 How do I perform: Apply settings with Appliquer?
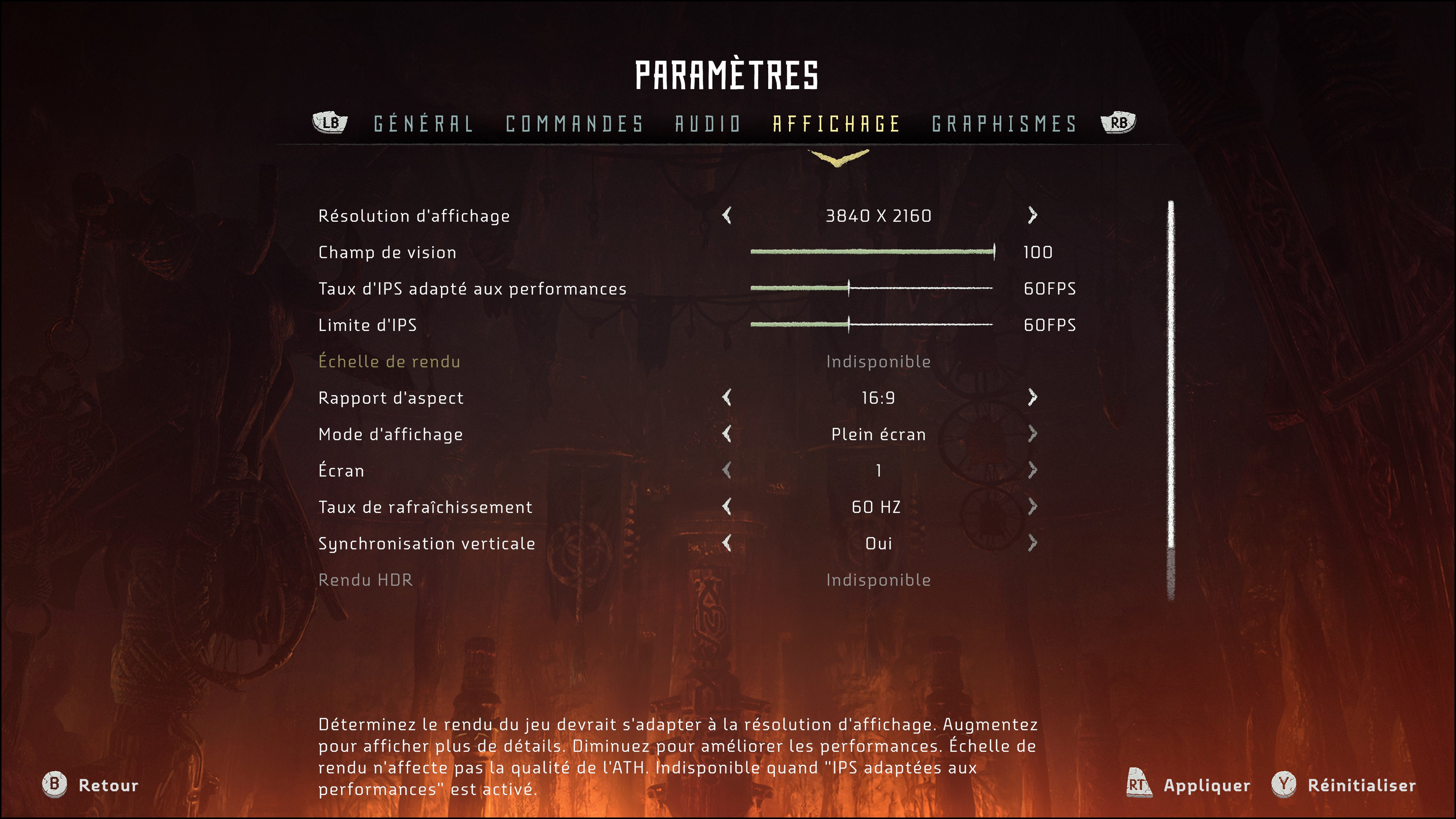tap(1206, 785)
